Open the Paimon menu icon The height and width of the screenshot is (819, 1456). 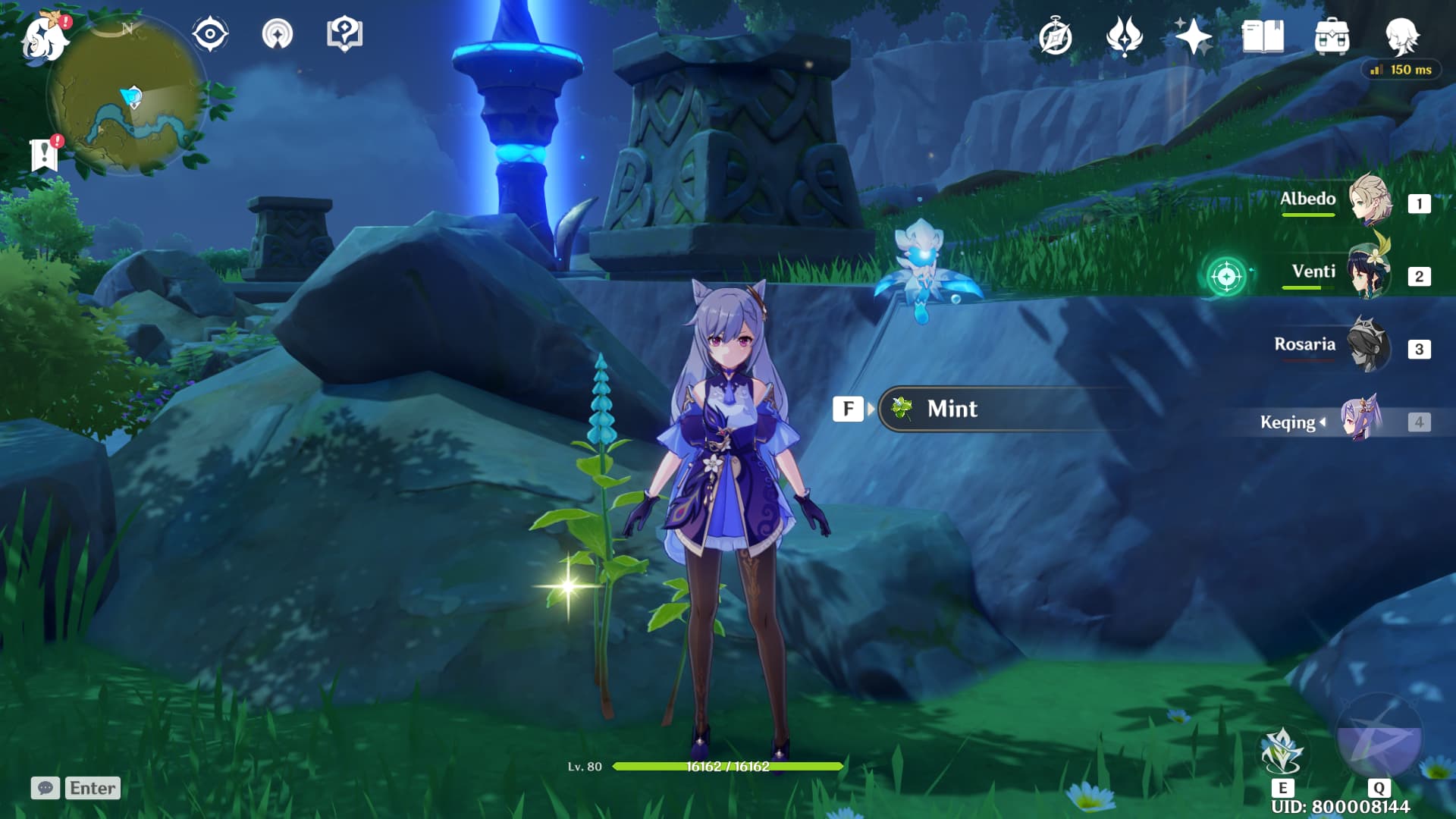tap(44, 38)
